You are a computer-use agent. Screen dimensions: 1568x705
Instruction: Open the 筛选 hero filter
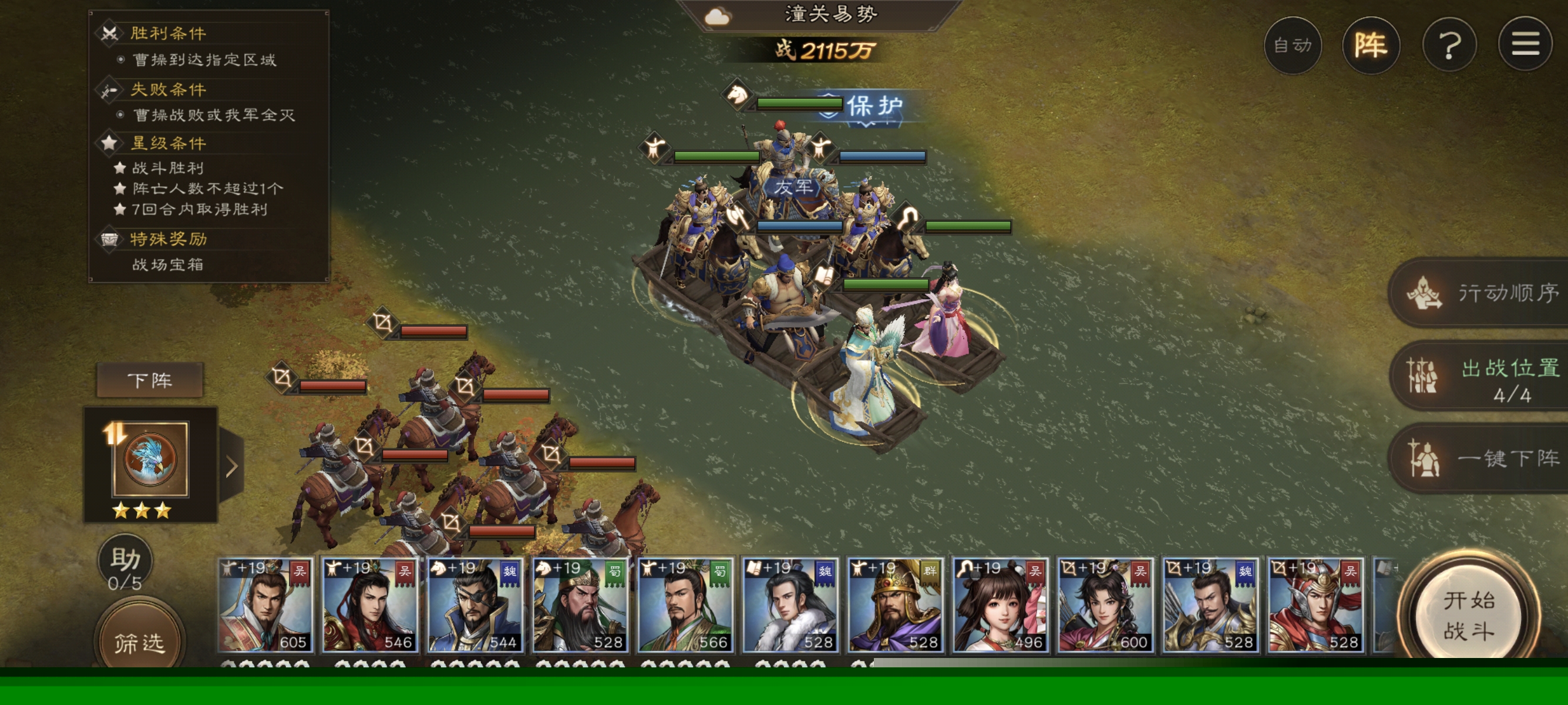(x=139, y=641)
